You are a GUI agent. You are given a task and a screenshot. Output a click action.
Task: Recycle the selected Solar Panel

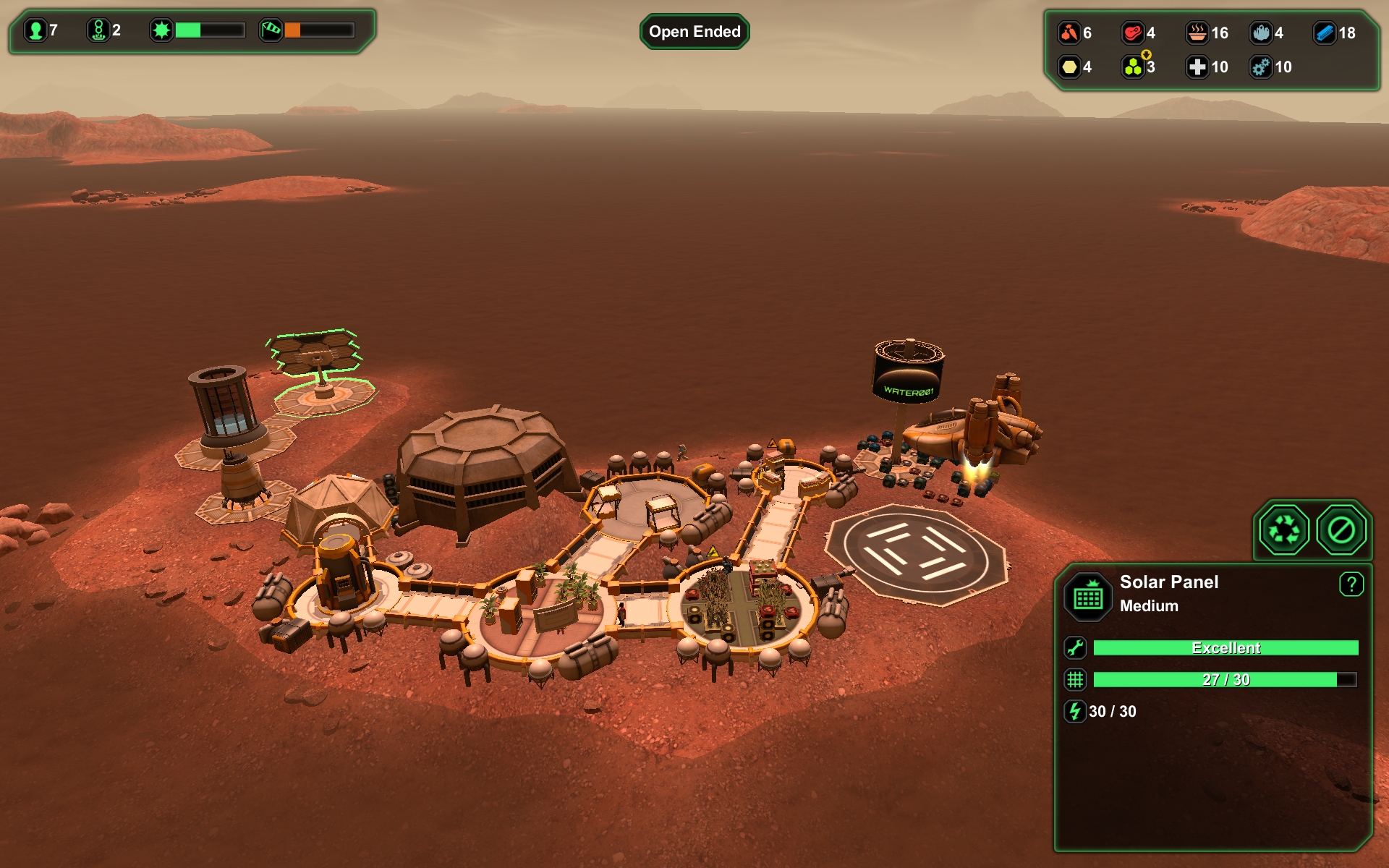[x=1284, y=530]
